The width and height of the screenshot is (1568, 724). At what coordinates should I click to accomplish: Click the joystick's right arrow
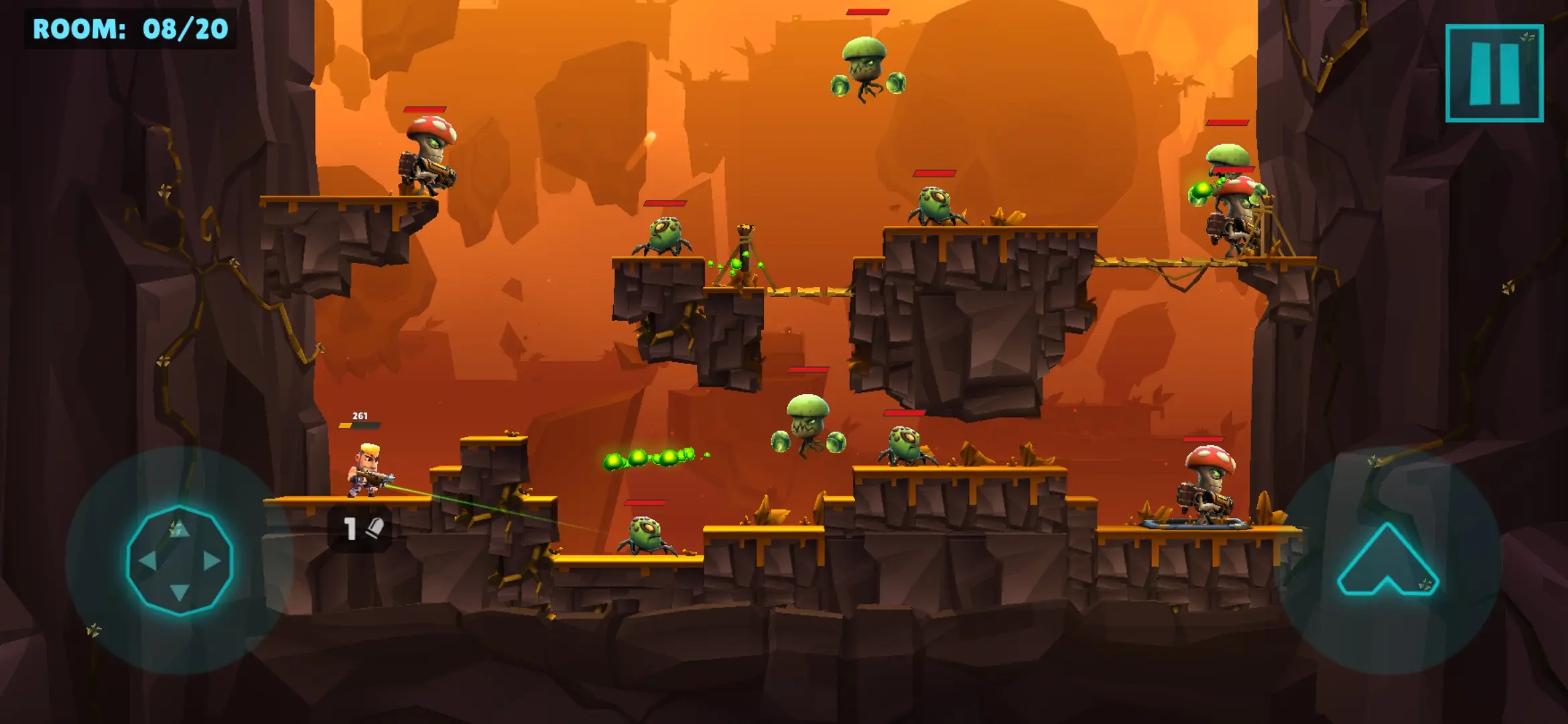(x=212, y=560)
